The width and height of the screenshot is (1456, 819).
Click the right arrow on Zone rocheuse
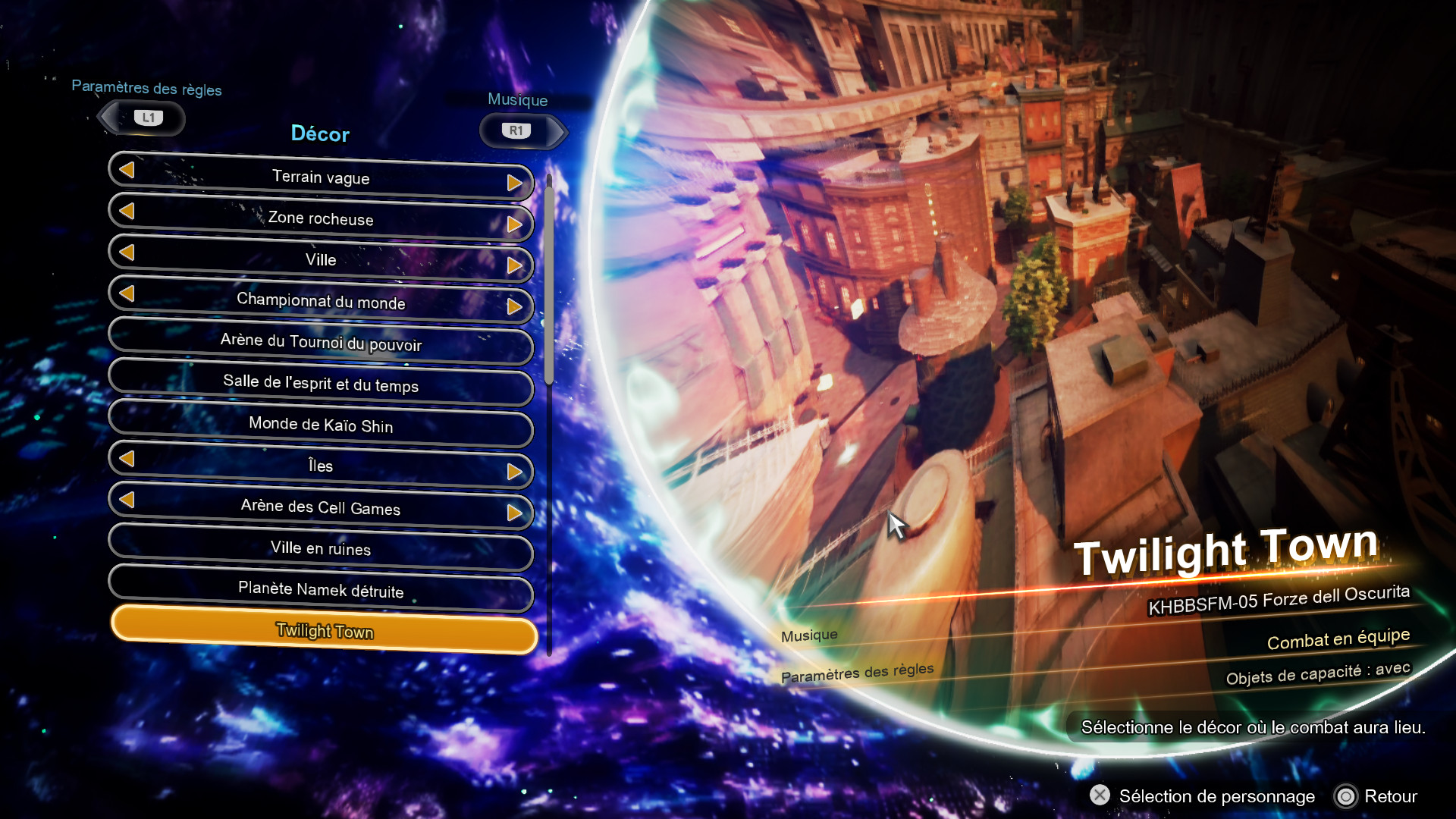(518, 224)
